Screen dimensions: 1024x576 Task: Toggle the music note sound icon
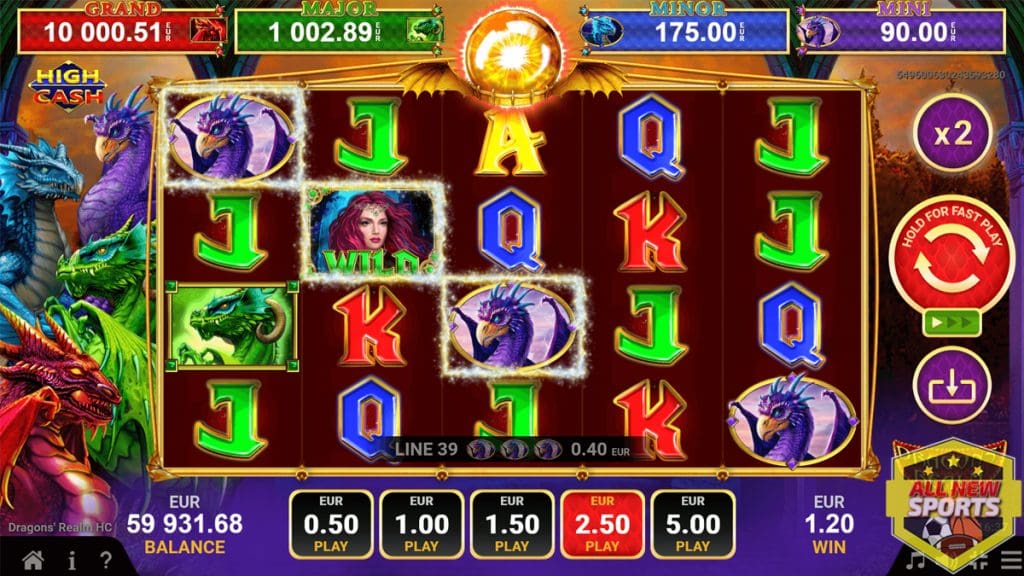pyautogui.click(x=916, y=562)
